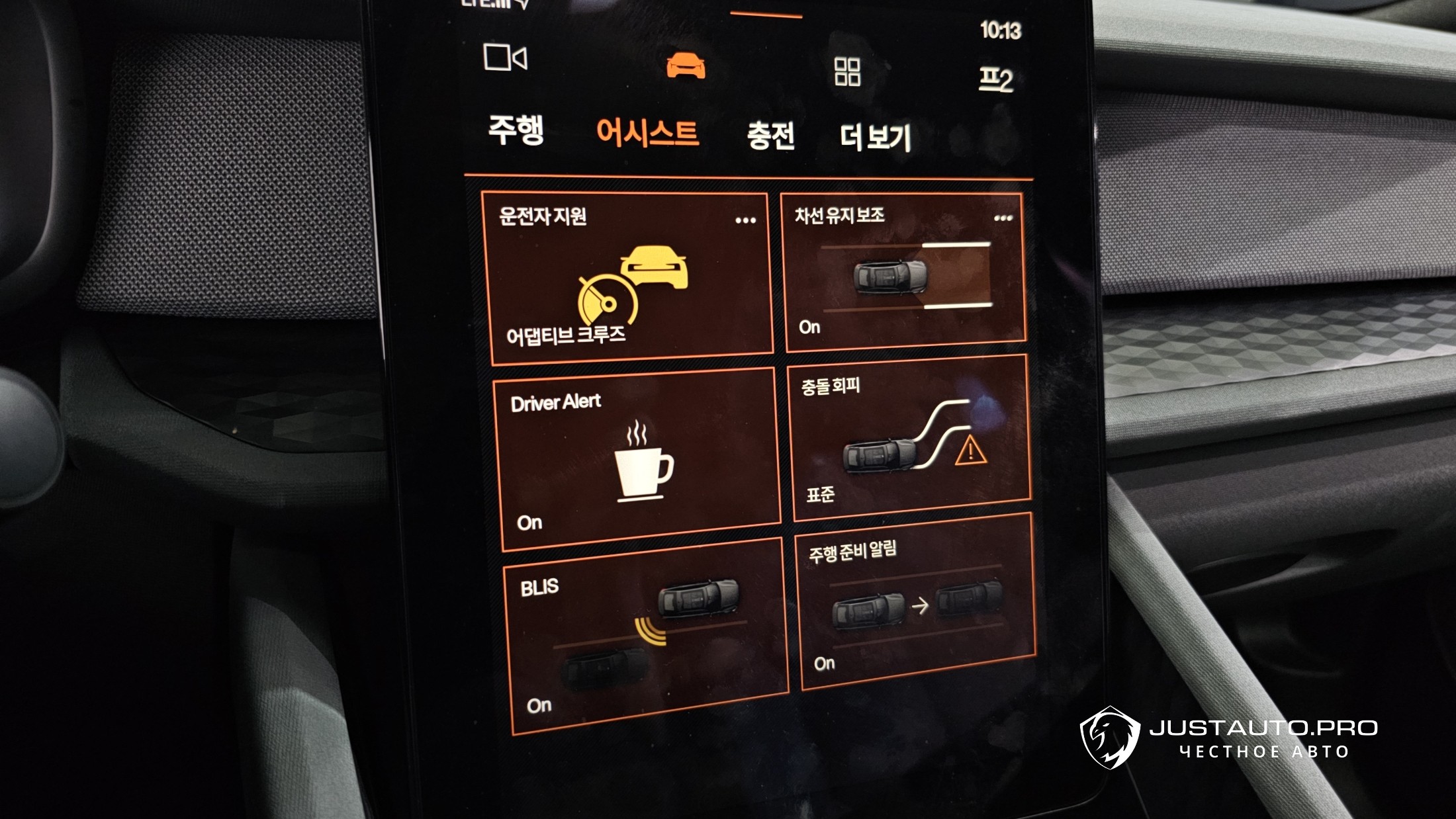This screenshot has width=1456, height=819.
Task: Open the 충전 tab
Action: [770, 136]
